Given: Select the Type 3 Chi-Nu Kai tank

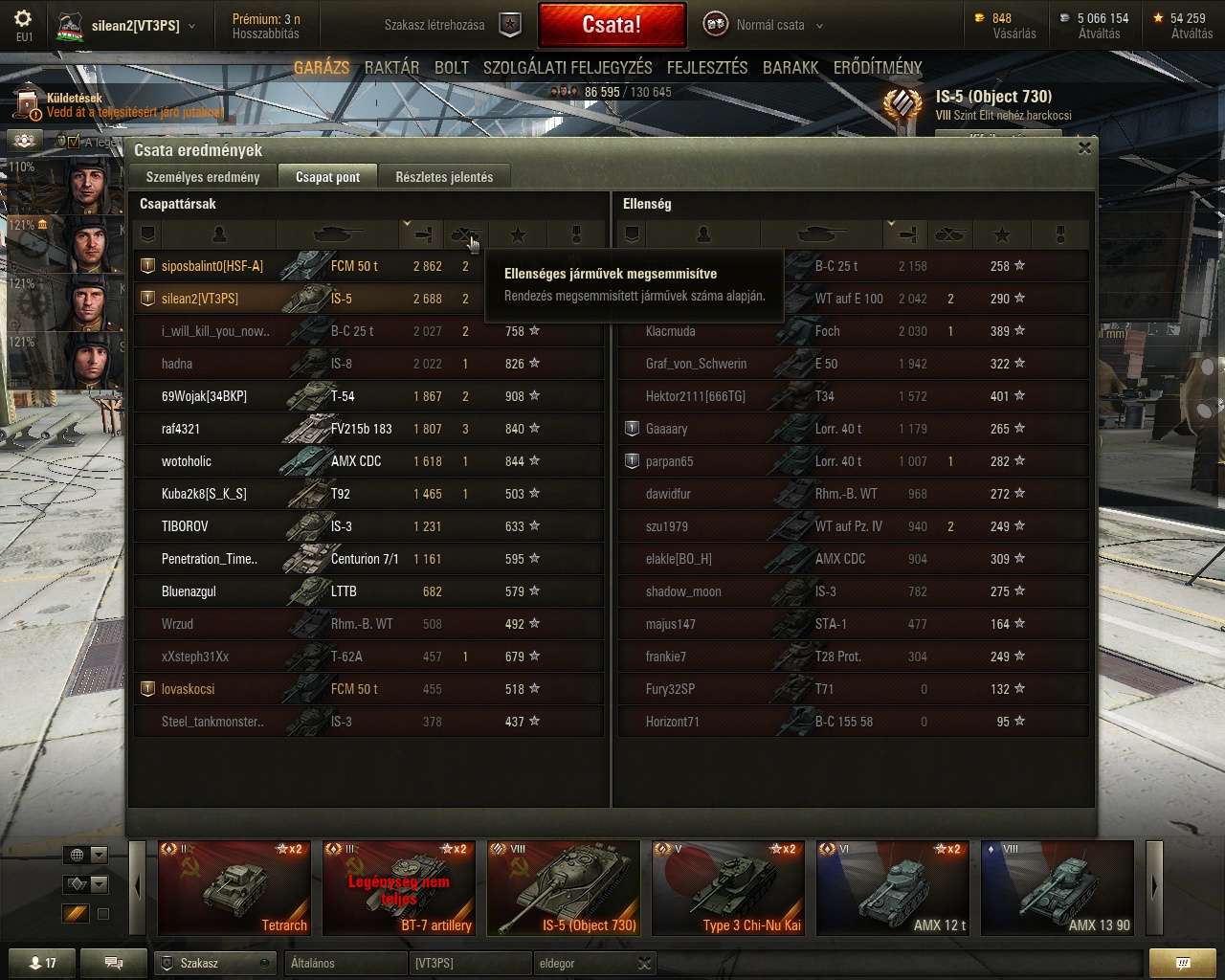Looking at the screenshot, I should [728, 887].
